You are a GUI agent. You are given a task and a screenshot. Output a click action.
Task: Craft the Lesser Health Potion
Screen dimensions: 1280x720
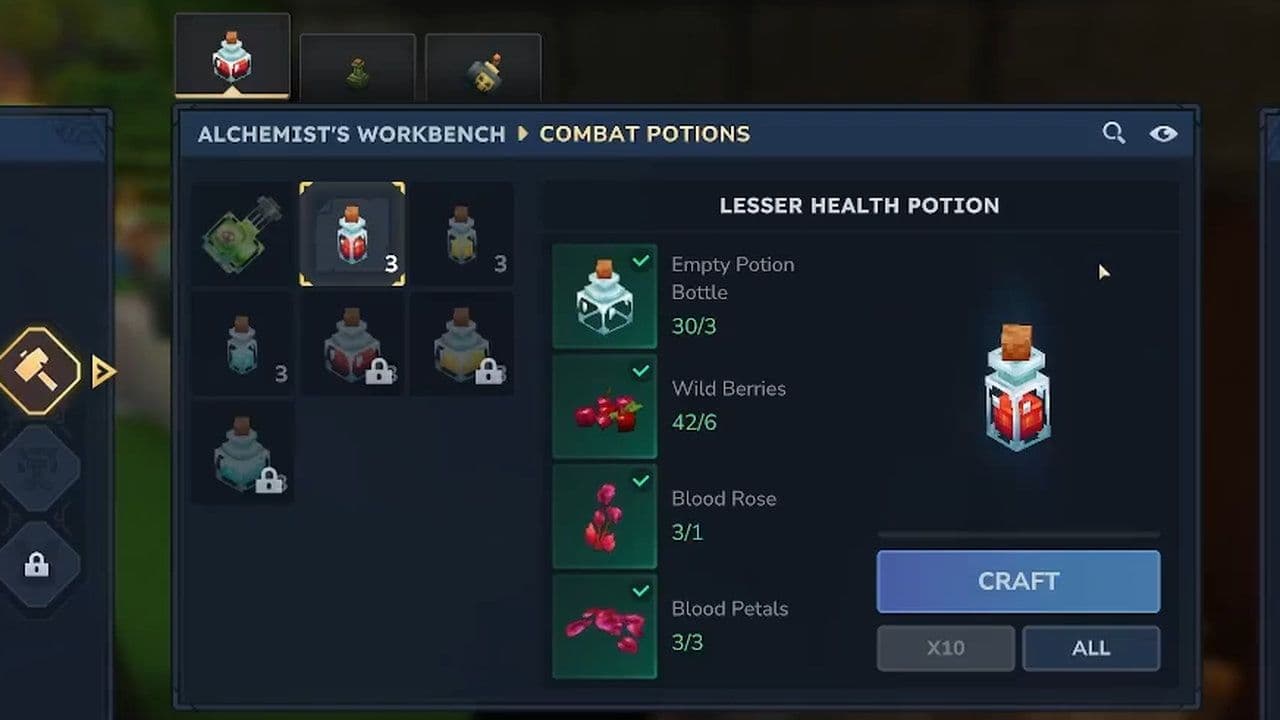point(1018,581)
